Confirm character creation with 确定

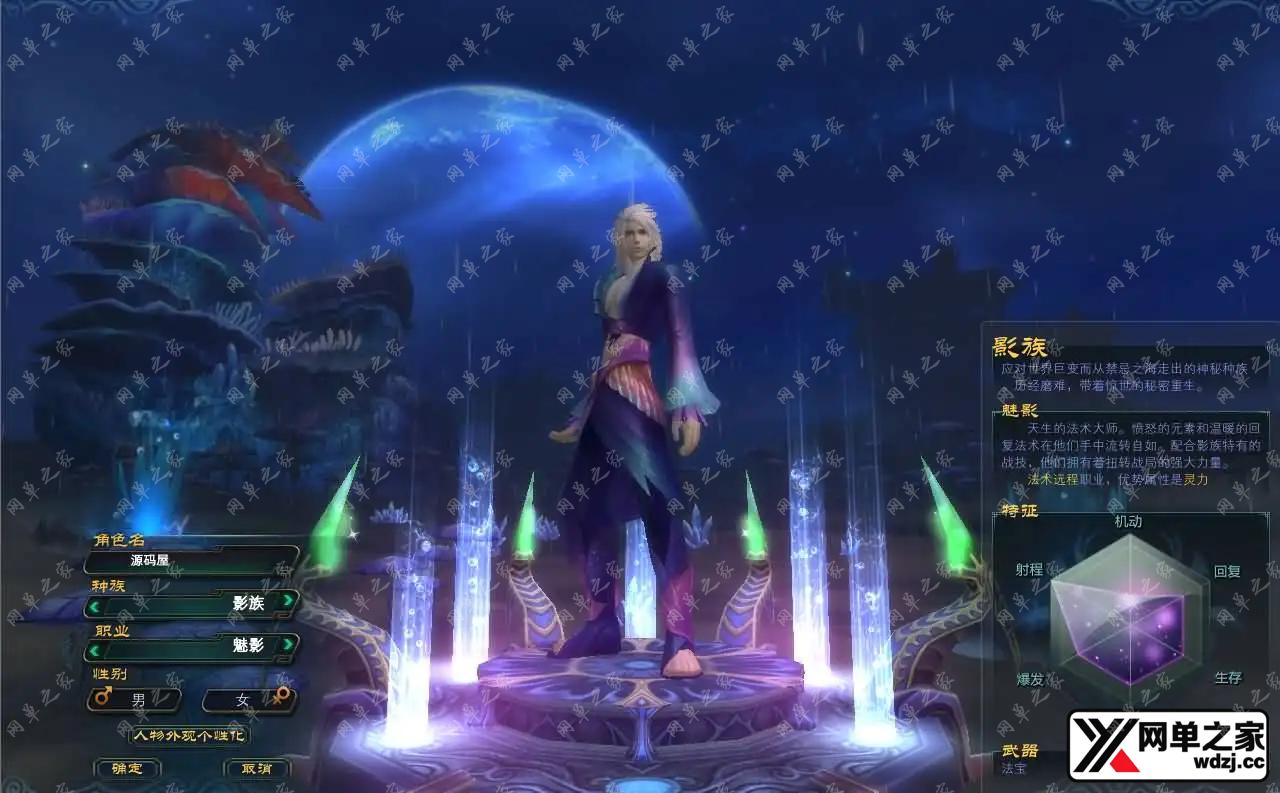click(127, 769)
